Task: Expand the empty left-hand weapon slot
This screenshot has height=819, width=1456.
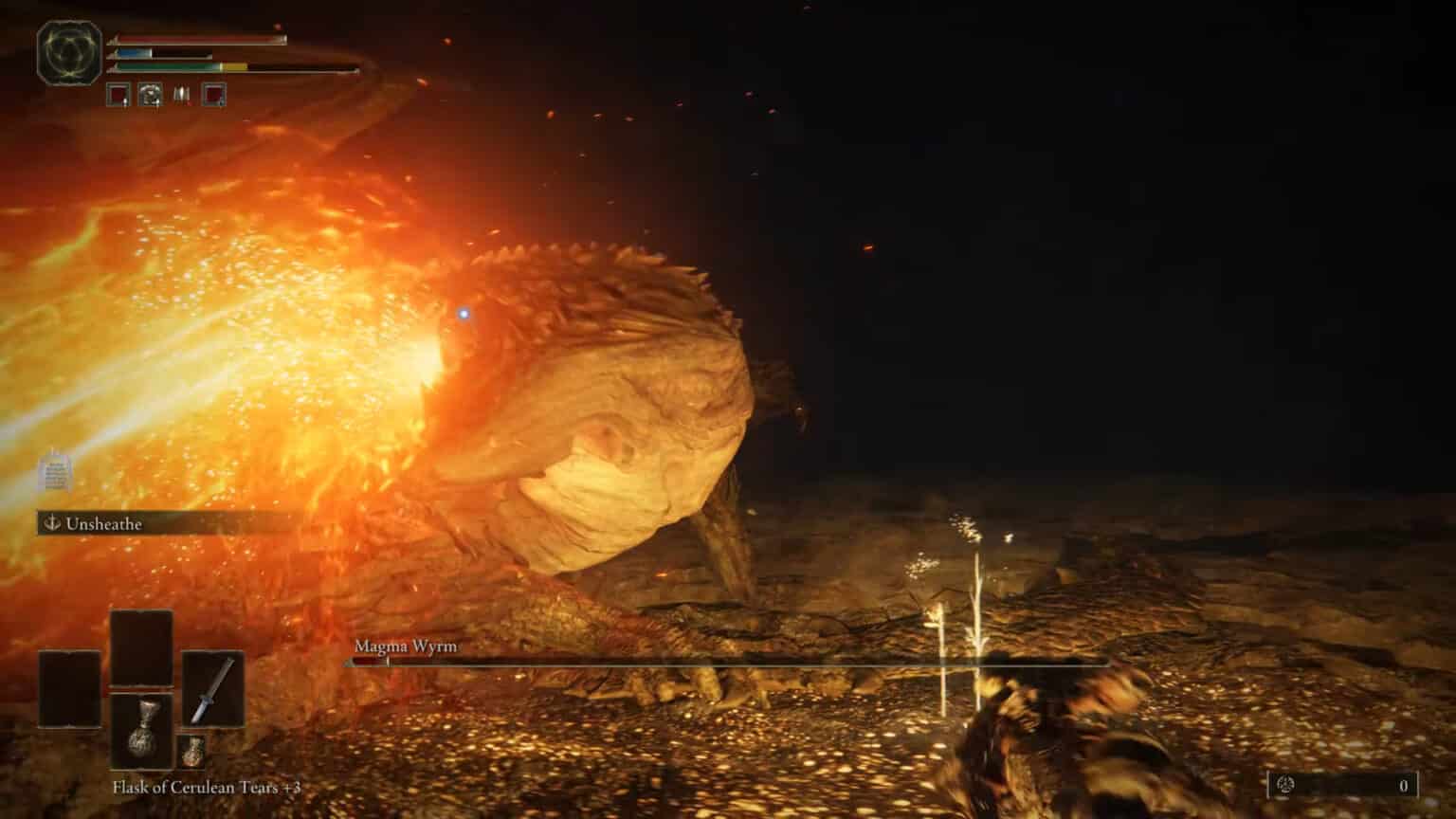Action: (x=68, y=688)
